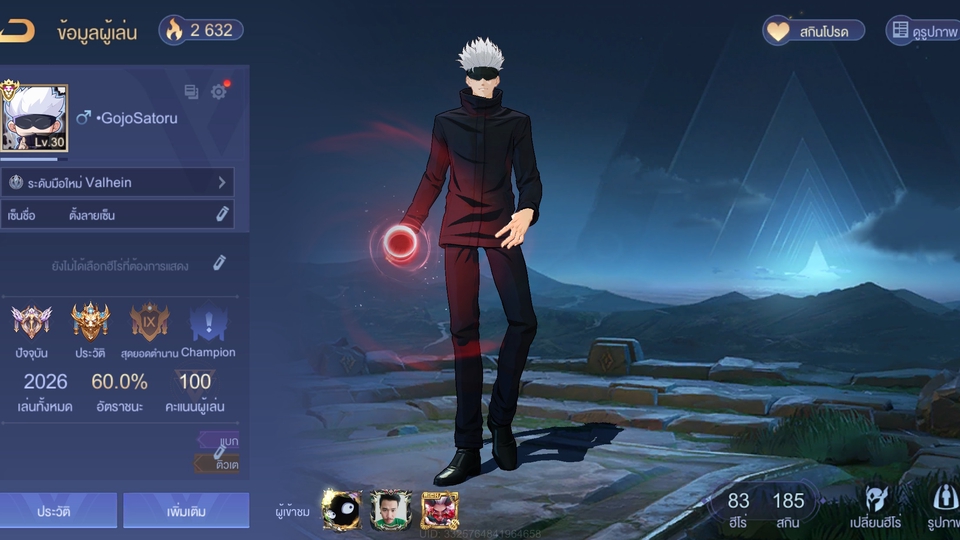The image size is (960, 540).
Task: Click the GojoSatoru profile avatar
Action: click(36, 118)
